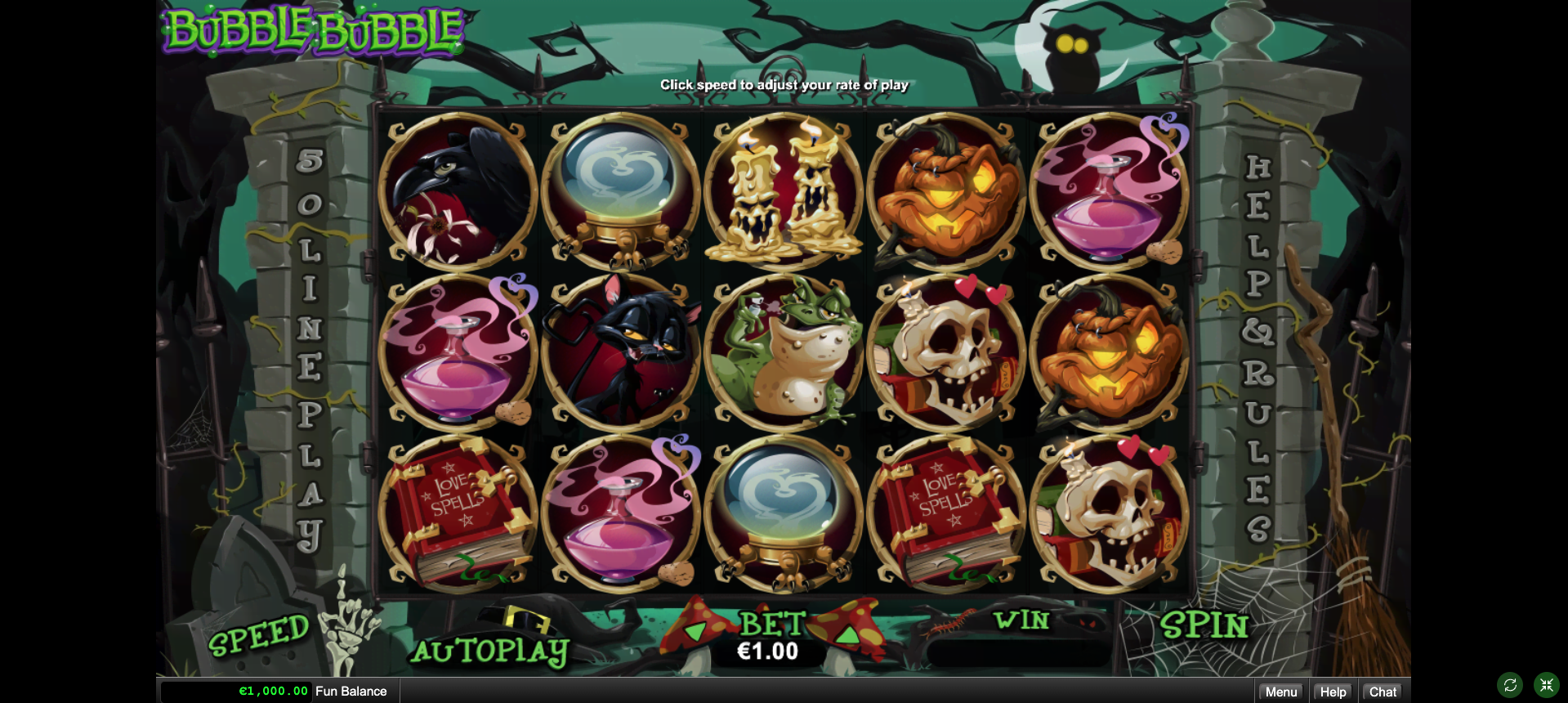The height and width of the screenshot is (703, 1568).
Task: Start Autoplay mode
Action: click(x=489, y=651)
